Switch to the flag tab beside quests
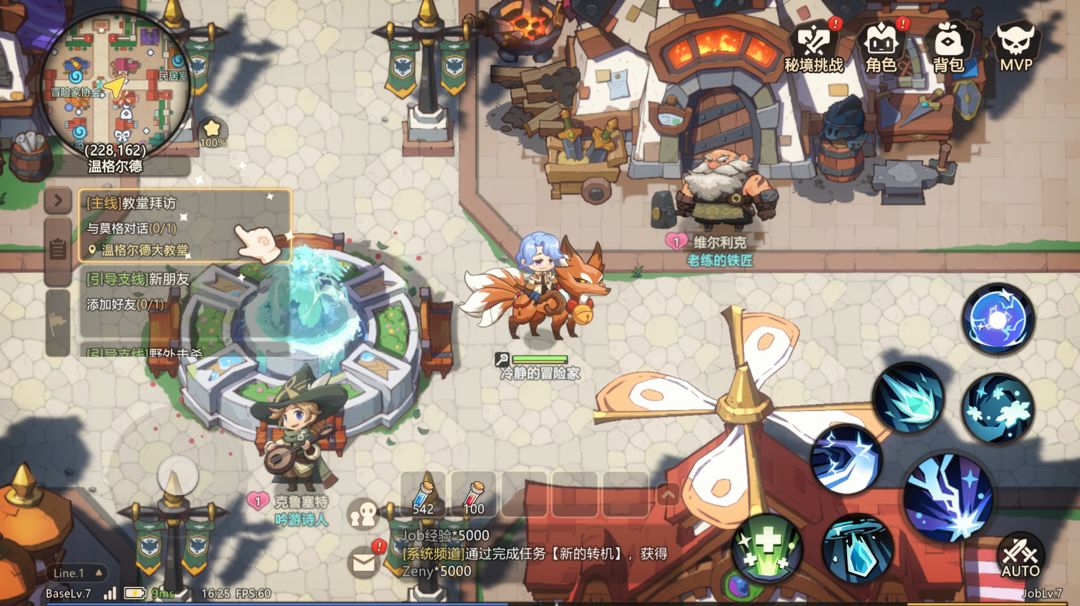This screenshot has height=606, width=1080. click(58, 322)
